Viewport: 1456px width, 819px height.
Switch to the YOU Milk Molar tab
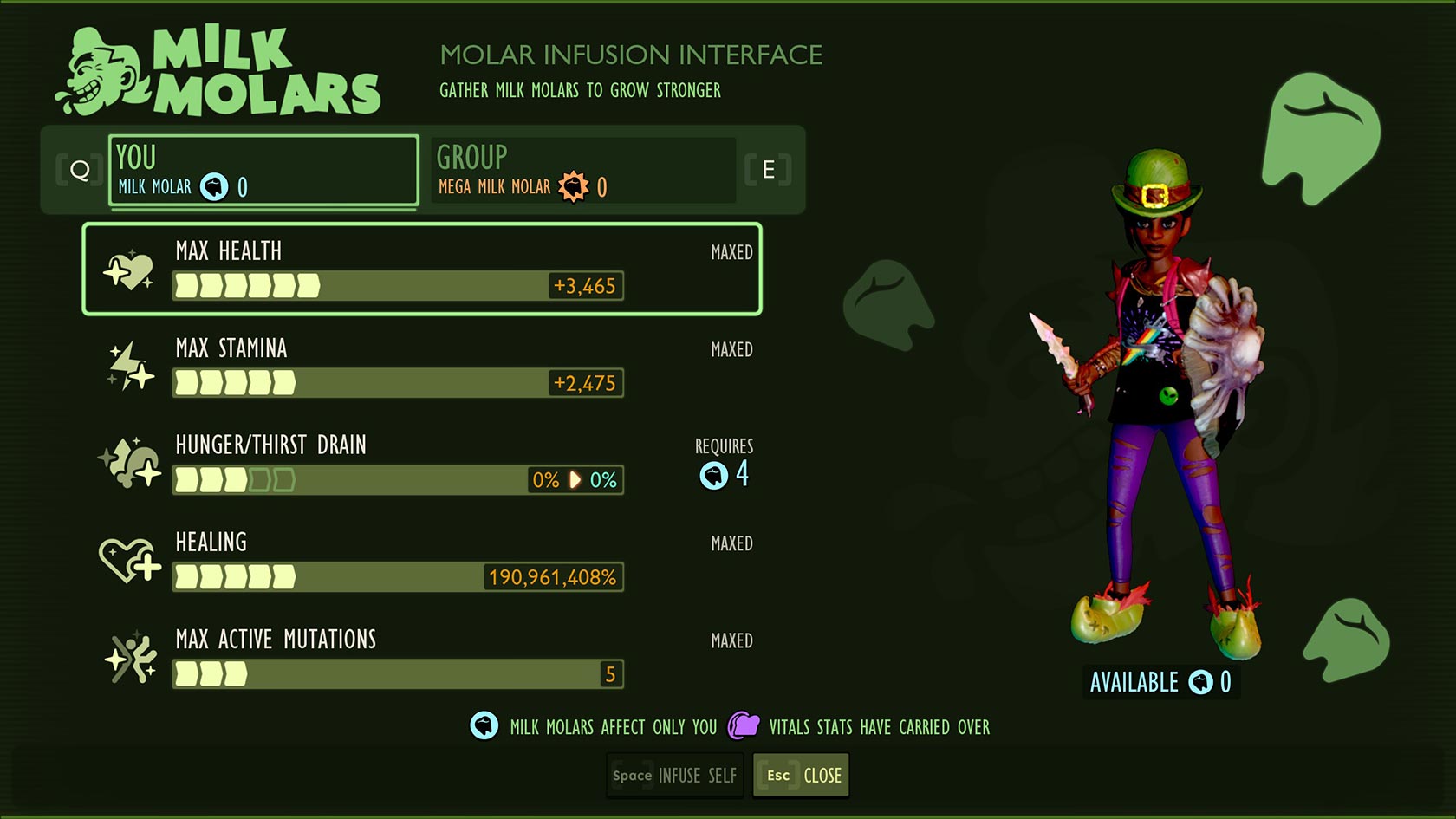(x=263, y=171)
